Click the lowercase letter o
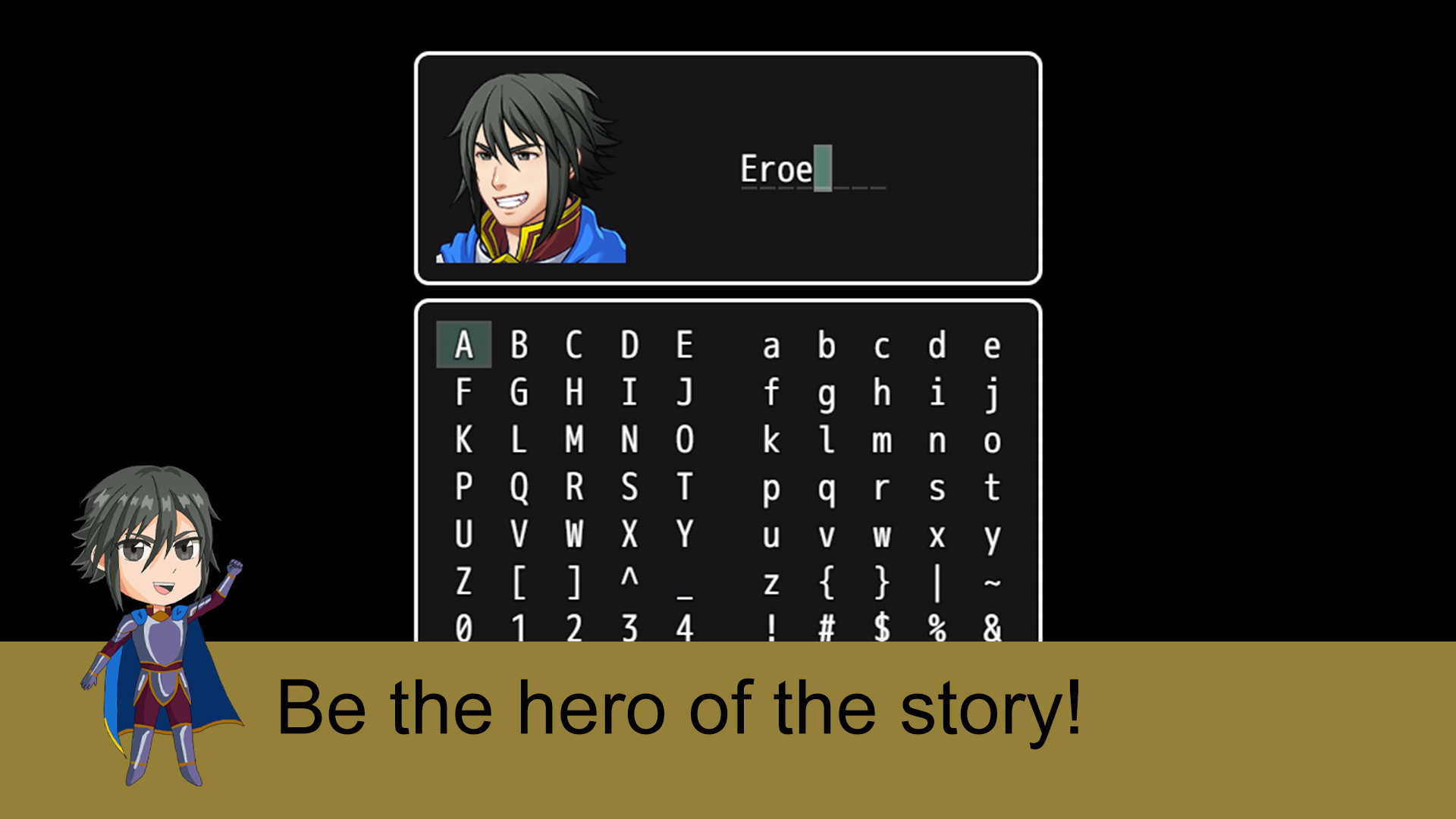Screen dimensions: 1456x819 [x=993, y=440]
